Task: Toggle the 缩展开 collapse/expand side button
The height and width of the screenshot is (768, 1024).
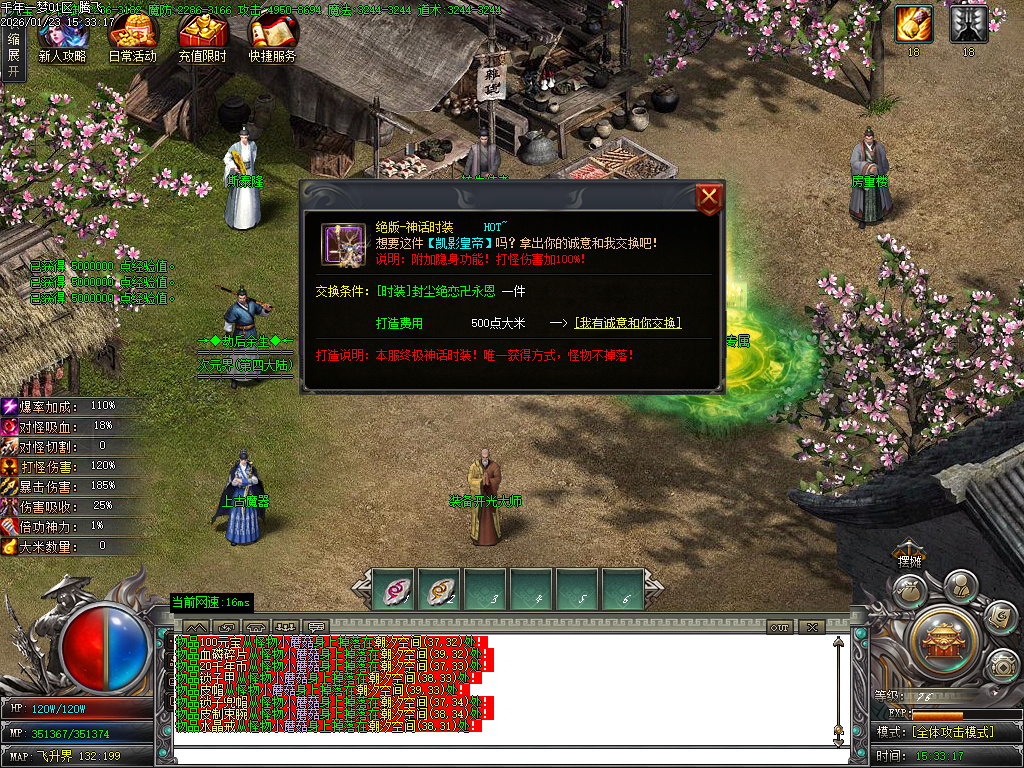Action: pyautogui.click(x=13, y=56)
